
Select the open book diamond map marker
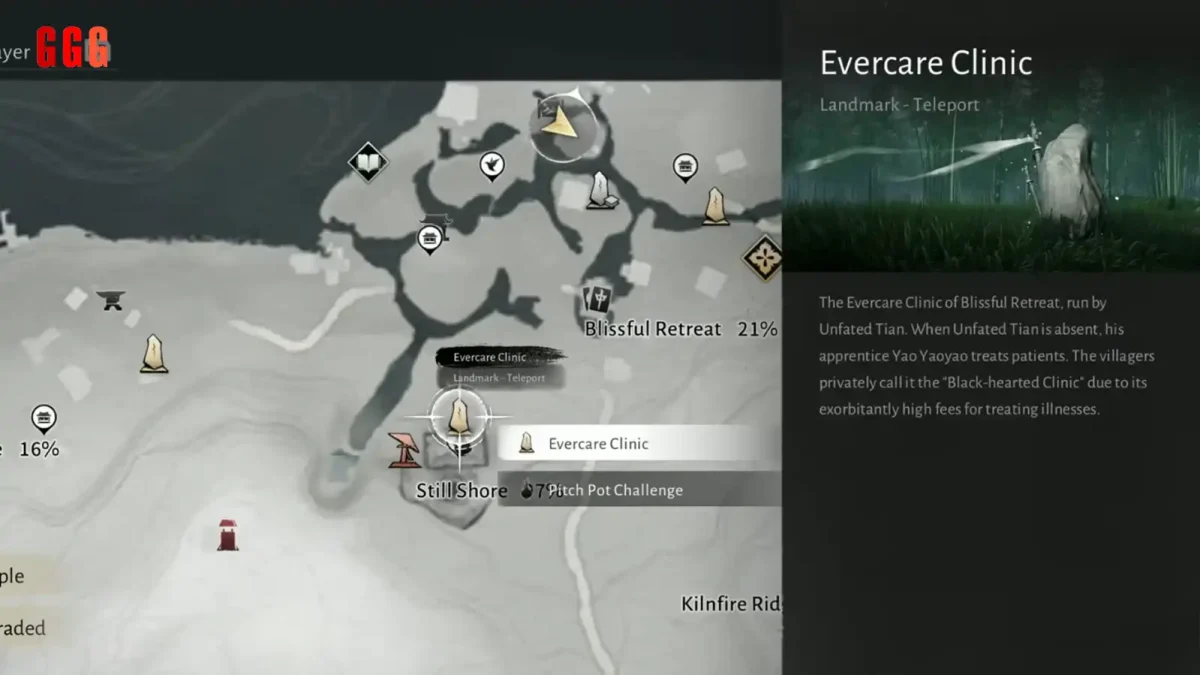click(x=368, y=162)
